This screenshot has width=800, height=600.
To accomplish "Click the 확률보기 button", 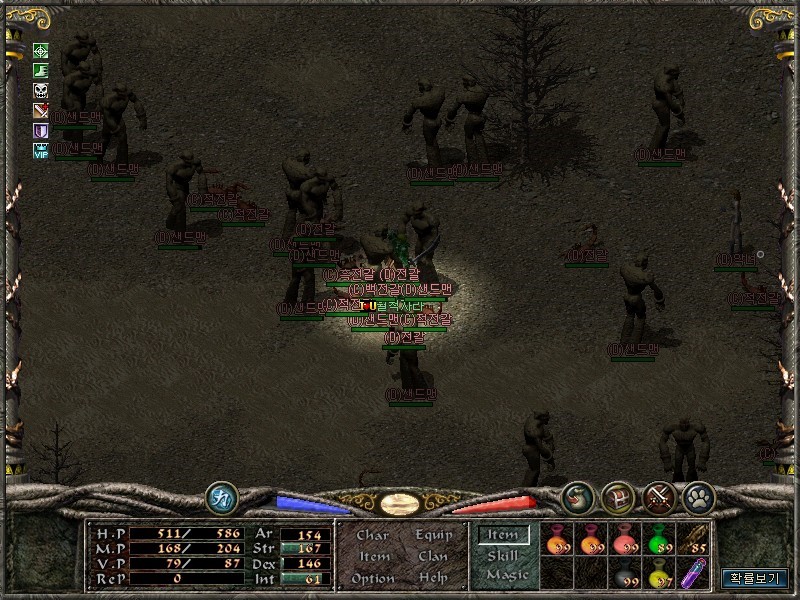I will 755,578.
